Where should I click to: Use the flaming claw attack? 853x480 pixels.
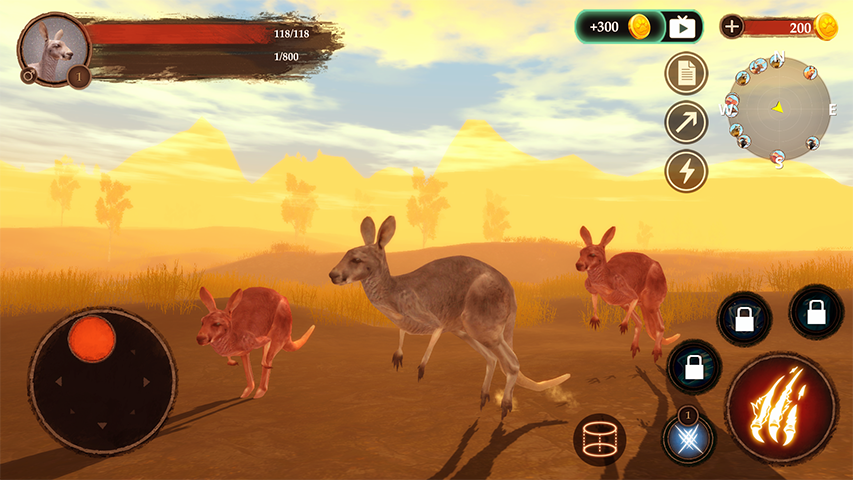point(781,407)
